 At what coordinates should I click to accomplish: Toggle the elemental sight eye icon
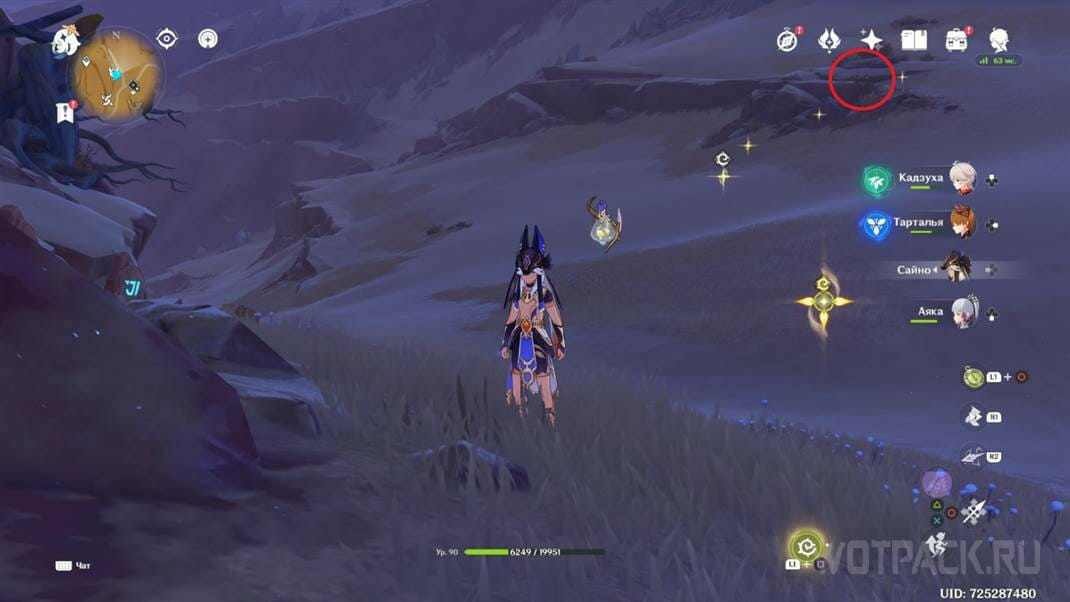(x=167, y=39)
